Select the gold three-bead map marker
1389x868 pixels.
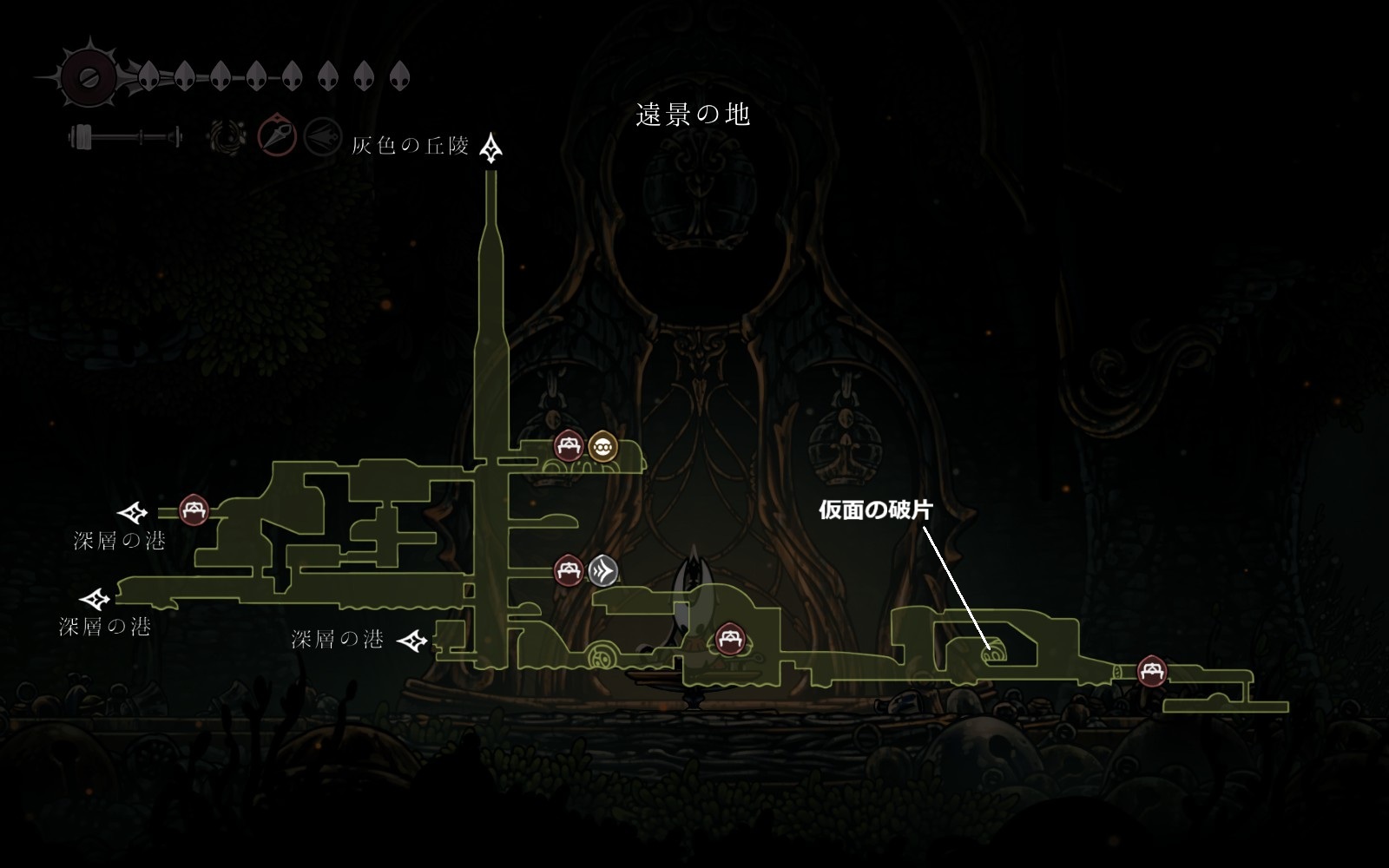[602, 446]
